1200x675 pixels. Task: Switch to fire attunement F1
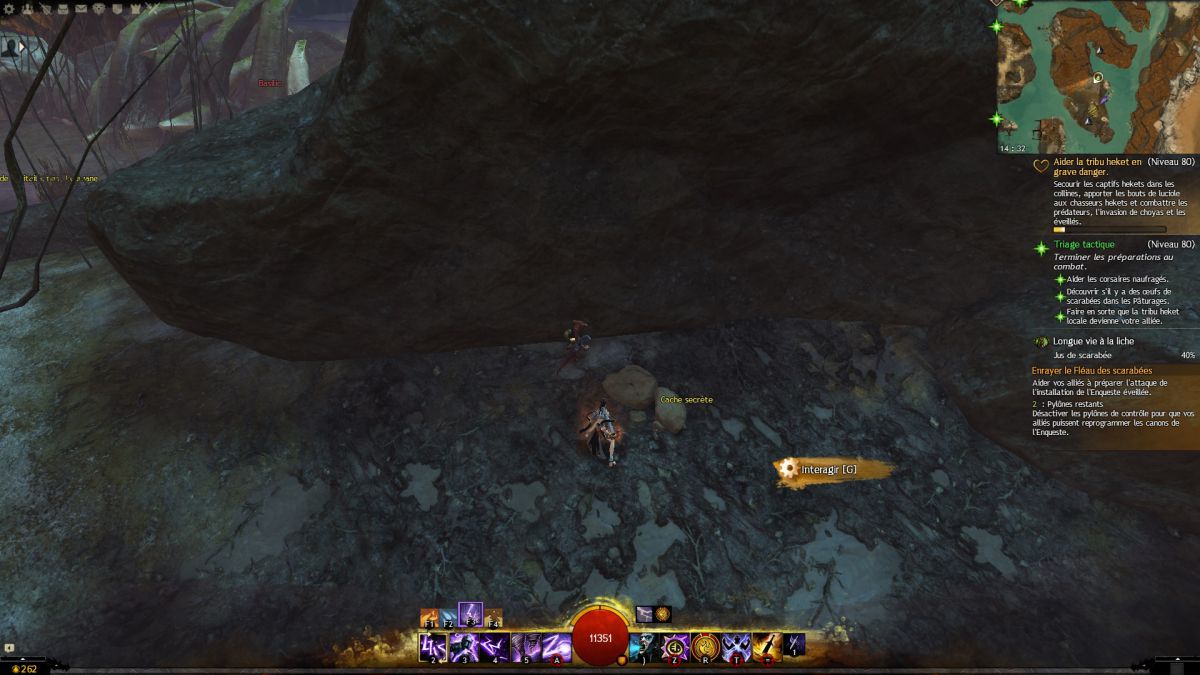pyautogui.click(x=430, y=618)
